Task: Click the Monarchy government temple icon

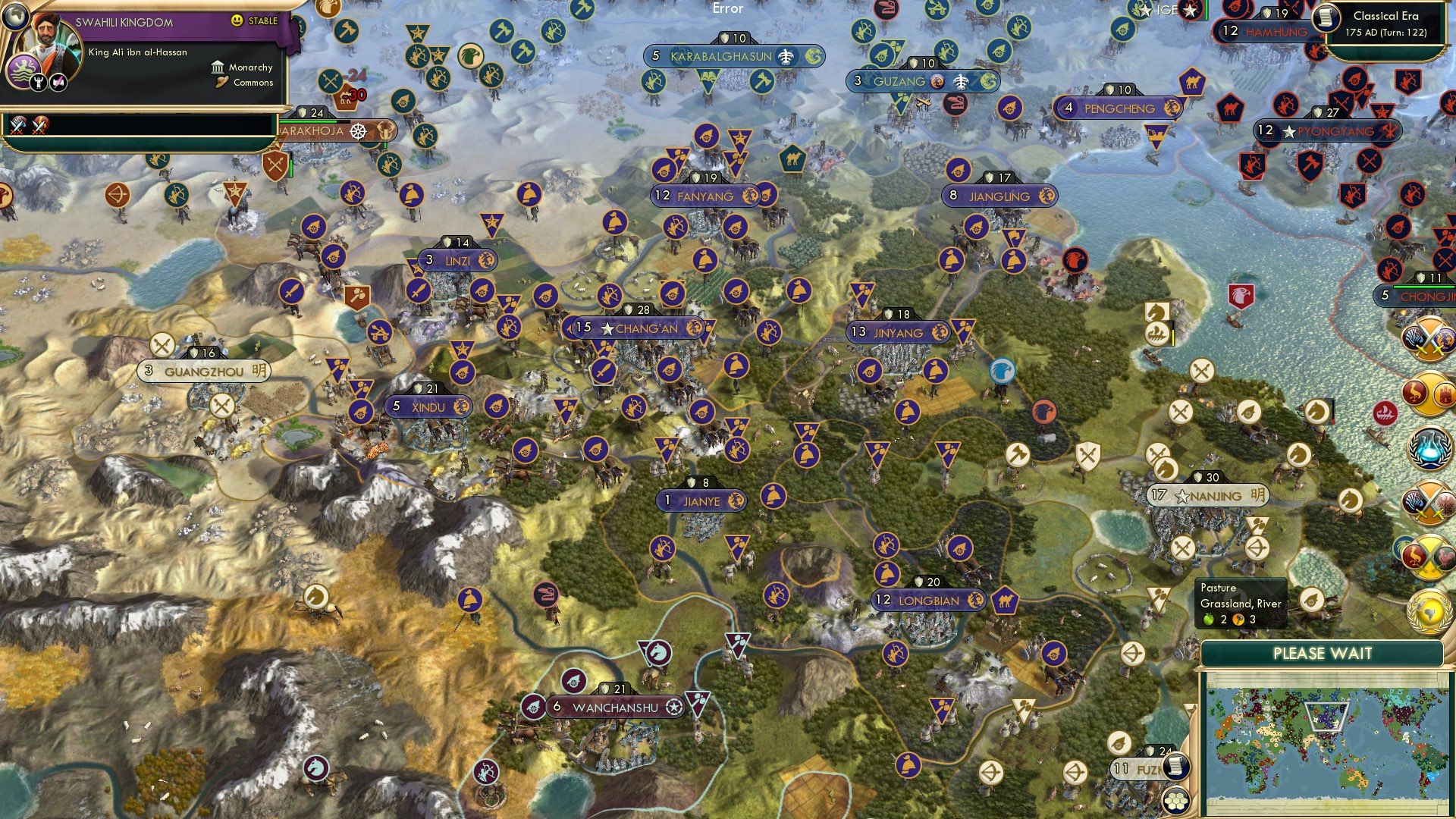Action: tap(218, 68)
